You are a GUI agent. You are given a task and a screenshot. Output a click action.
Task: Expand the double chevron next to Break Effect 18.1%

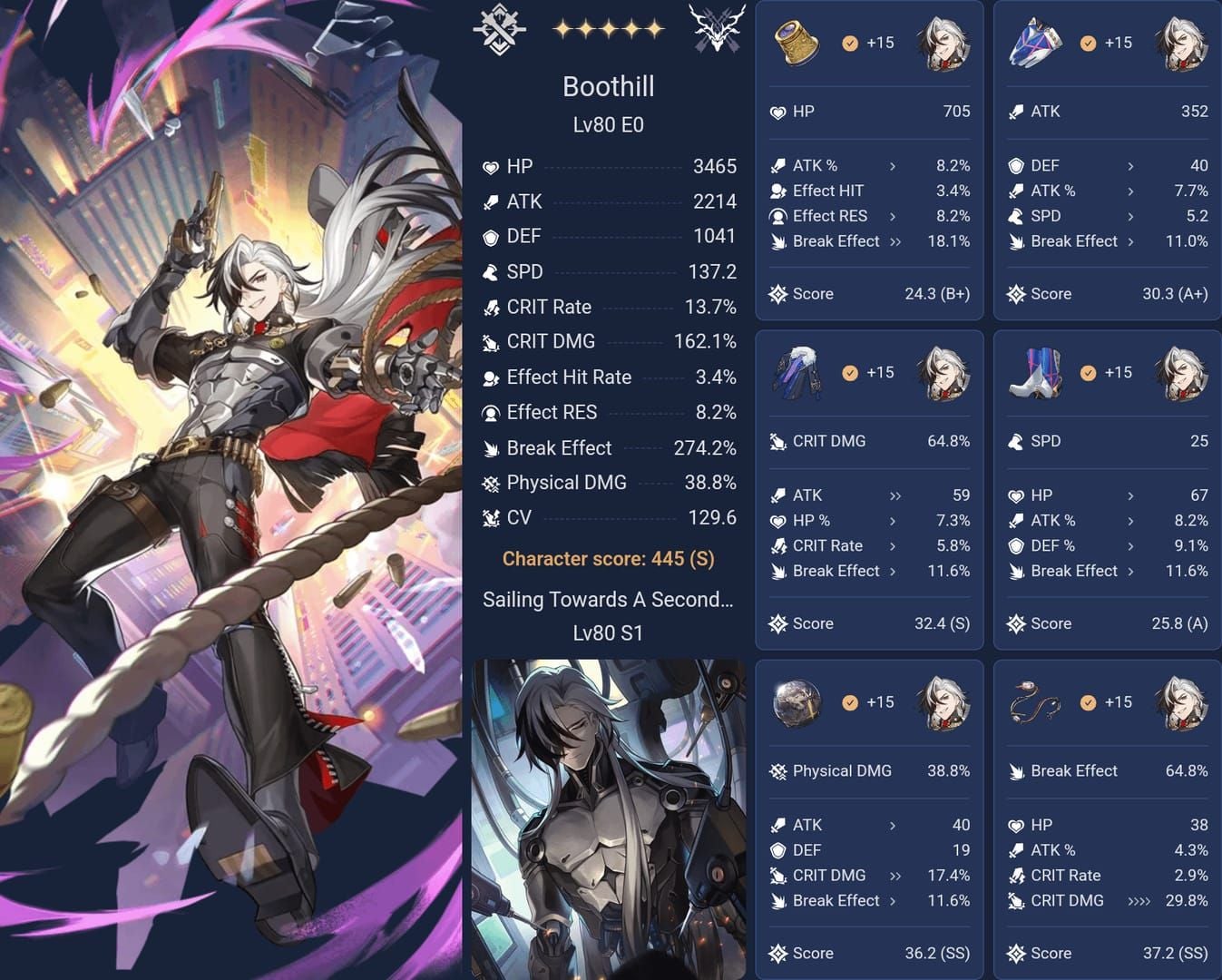point(897,241)
